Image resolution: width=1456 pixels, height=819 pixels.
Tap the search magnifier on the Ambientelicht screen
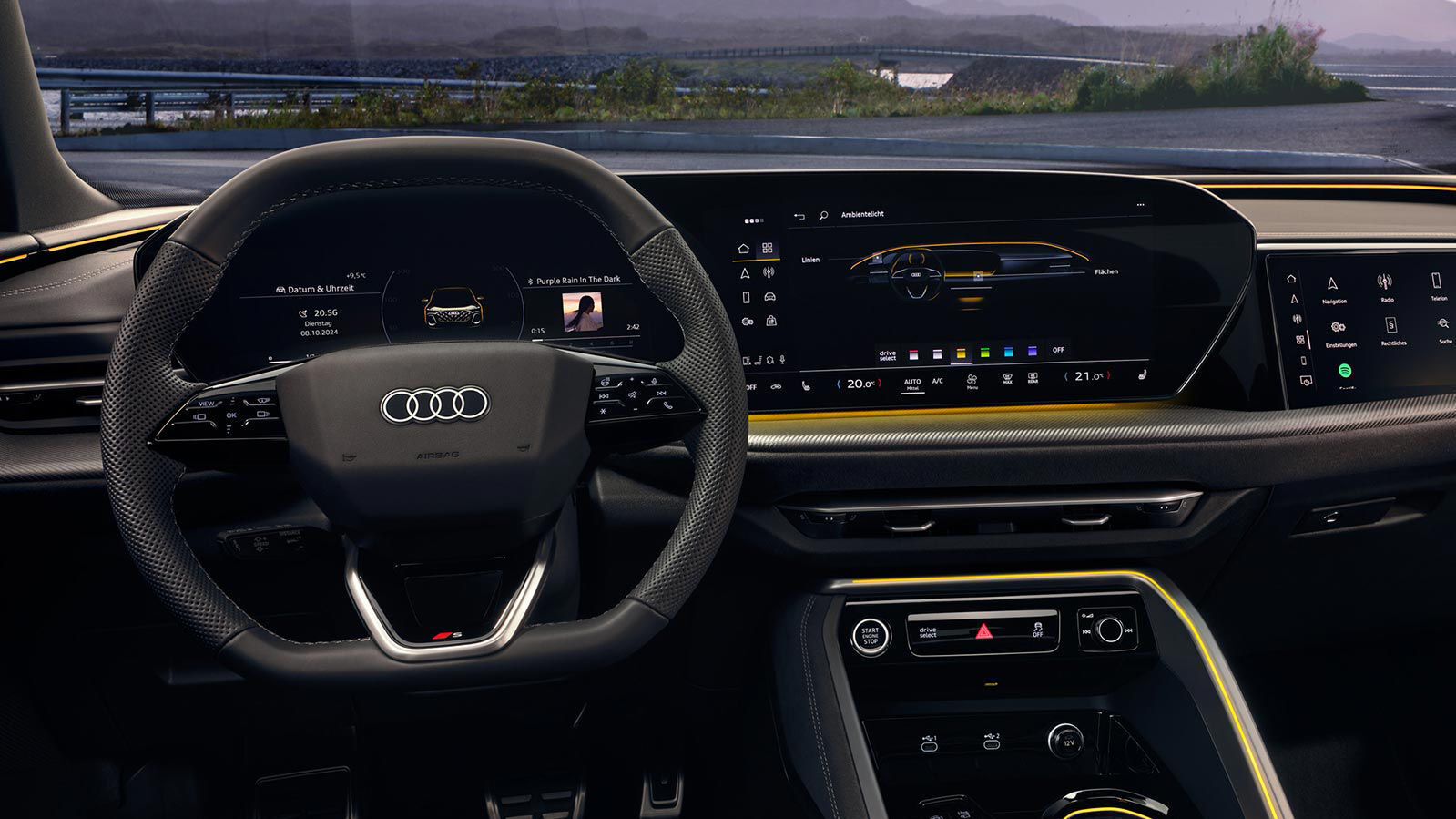(822, 216)
